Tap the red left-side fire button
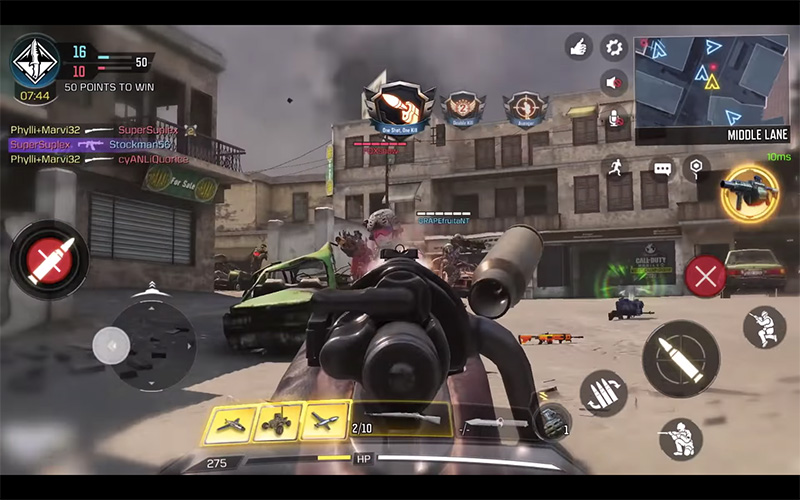This screenshot has width=800, height=500. tap(49, 259)
